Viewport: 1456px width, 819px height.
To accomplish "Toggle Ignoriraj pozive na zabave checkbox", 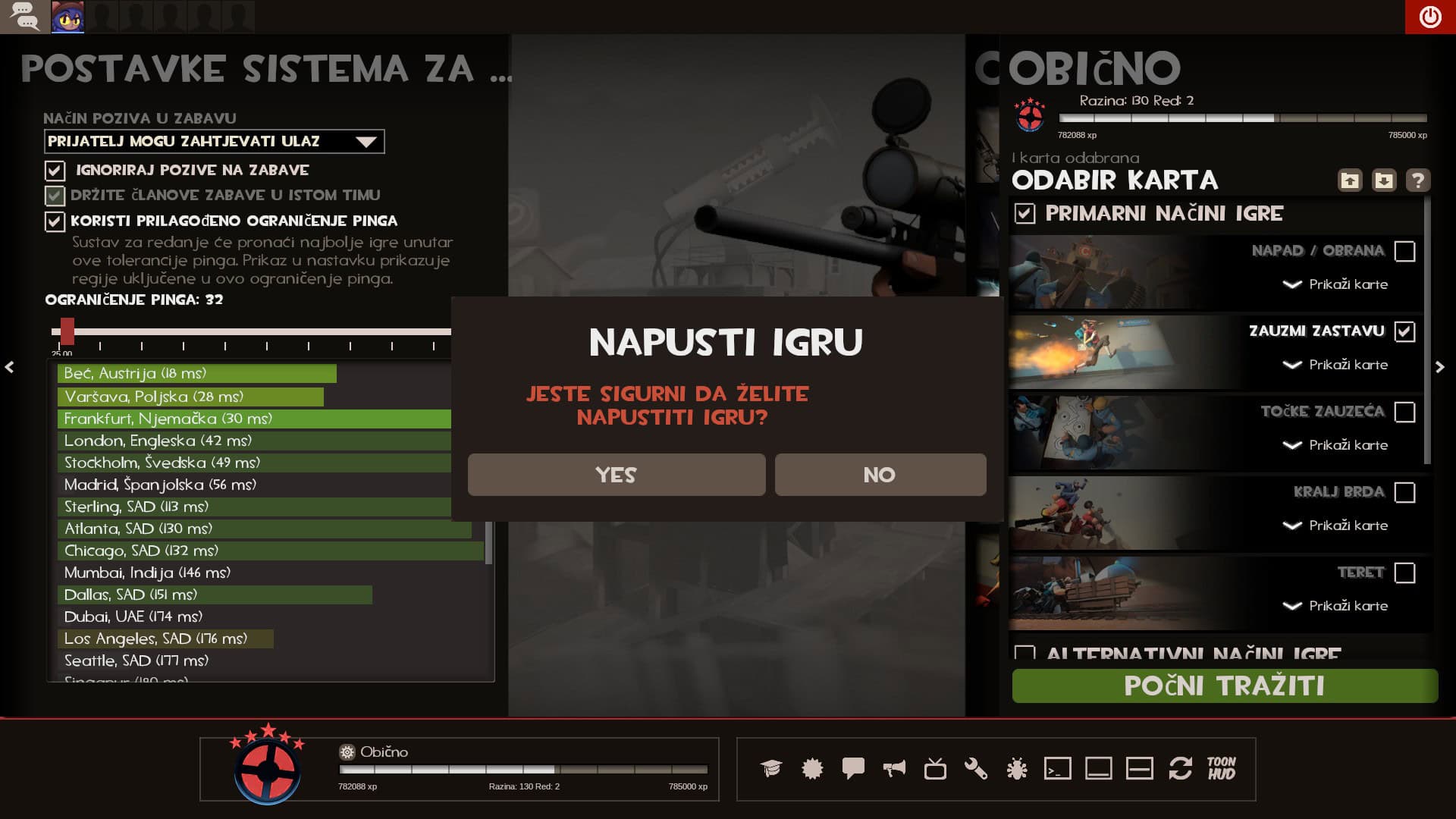I will pos(55,171).
